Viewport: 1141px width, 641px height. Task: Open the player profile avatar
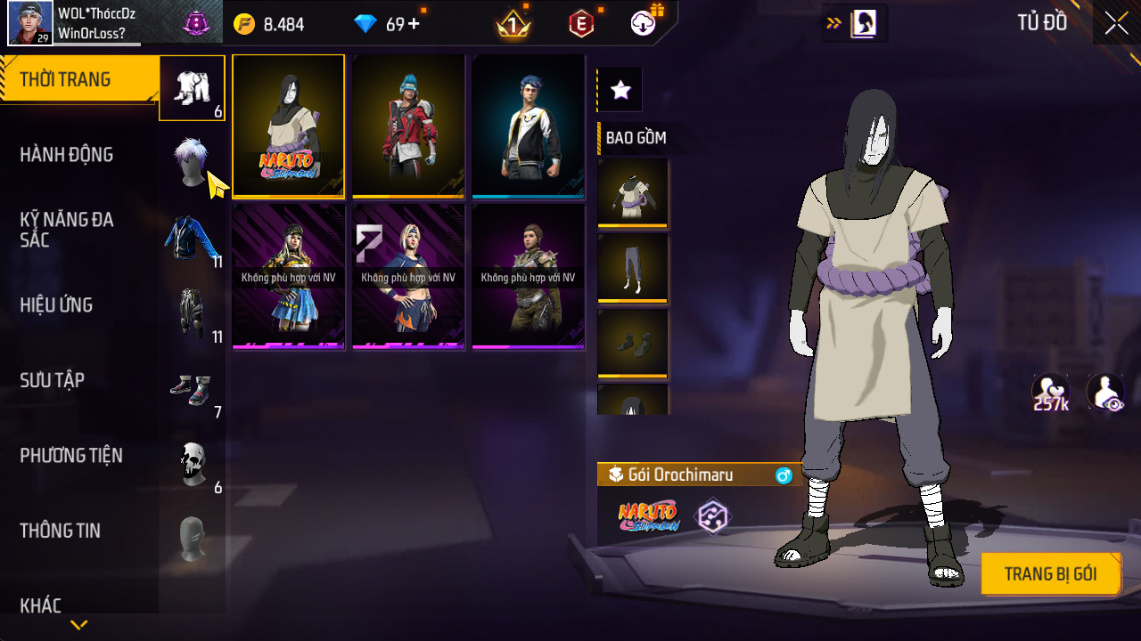click(x=30, y=23)
